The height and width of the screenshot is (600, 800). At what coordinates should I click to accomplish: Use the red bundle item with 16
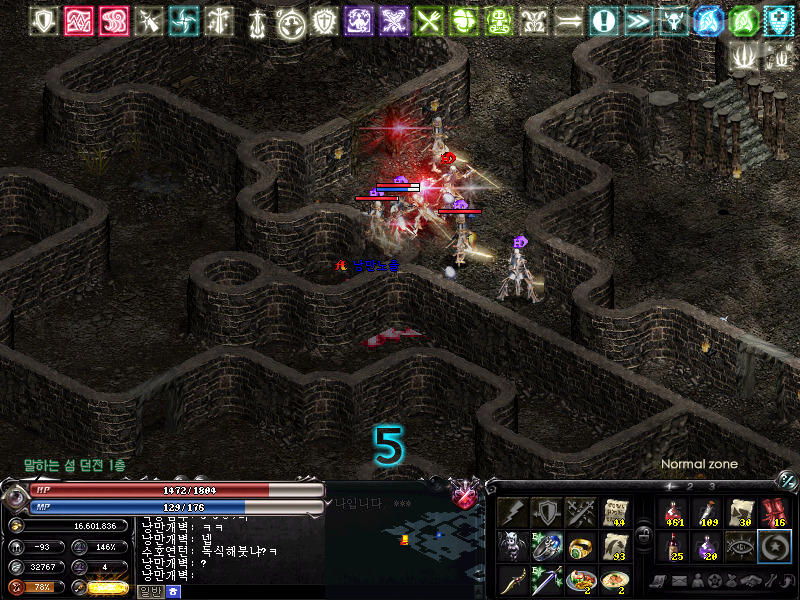click(775, 514)
